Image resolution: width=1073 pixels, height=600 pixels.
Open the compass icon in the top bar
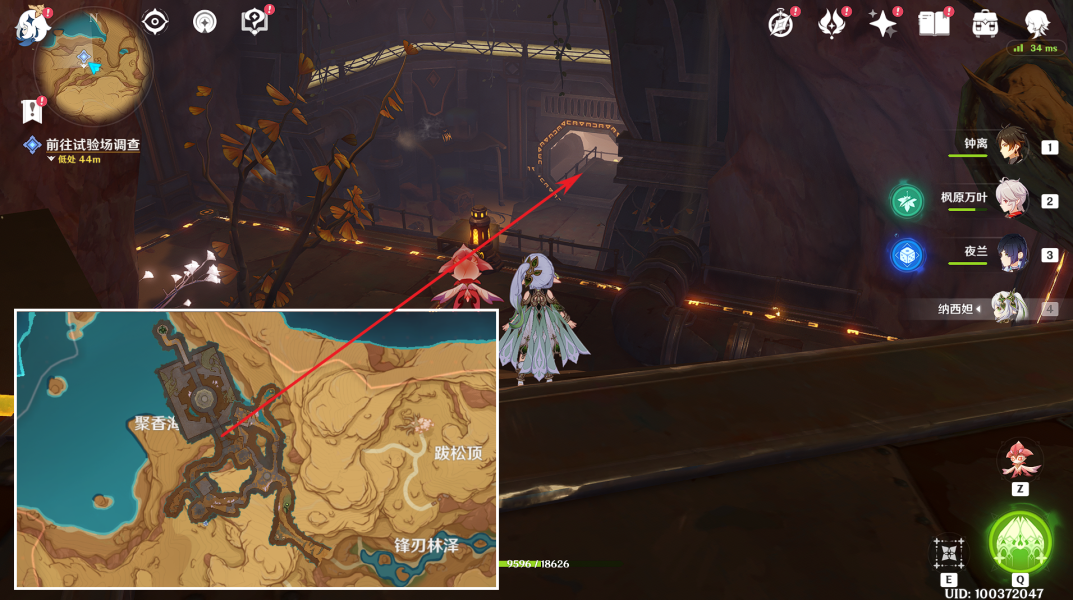[780, 23]
